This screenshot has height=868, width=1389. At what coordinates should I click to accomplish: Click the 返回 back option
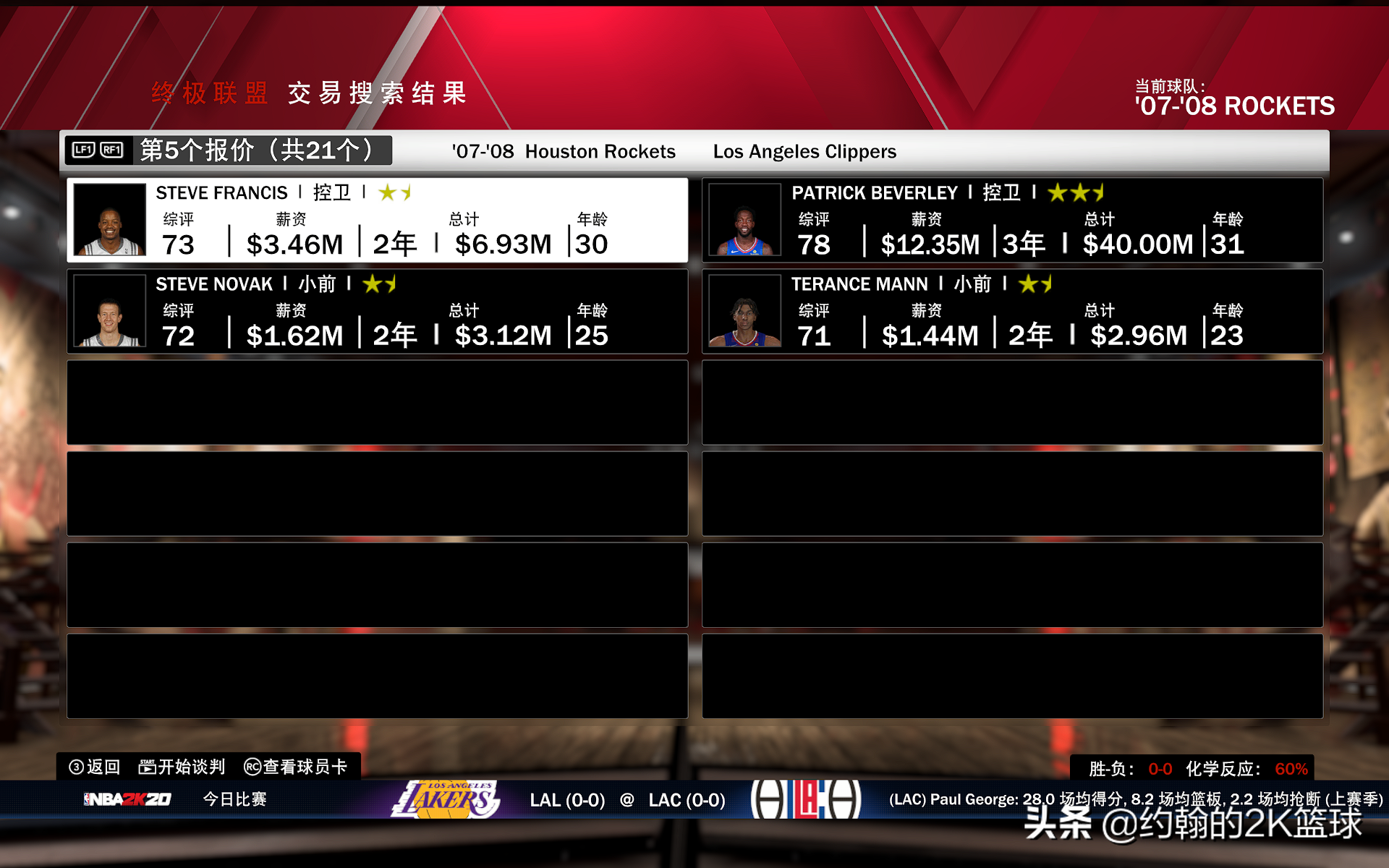[95, 767]
